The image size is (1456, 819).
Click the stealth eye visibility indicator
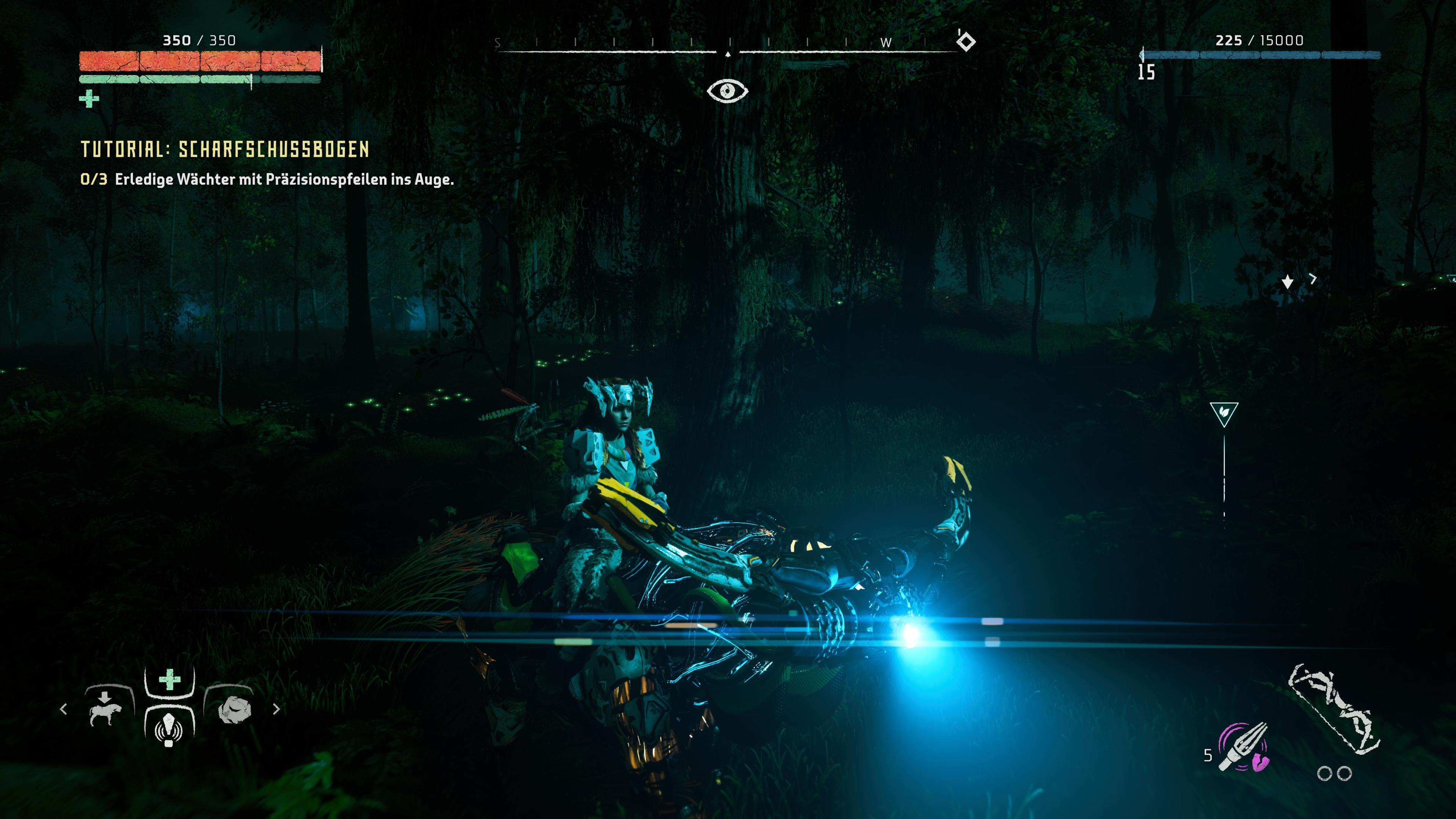click(x=728, y=90)
